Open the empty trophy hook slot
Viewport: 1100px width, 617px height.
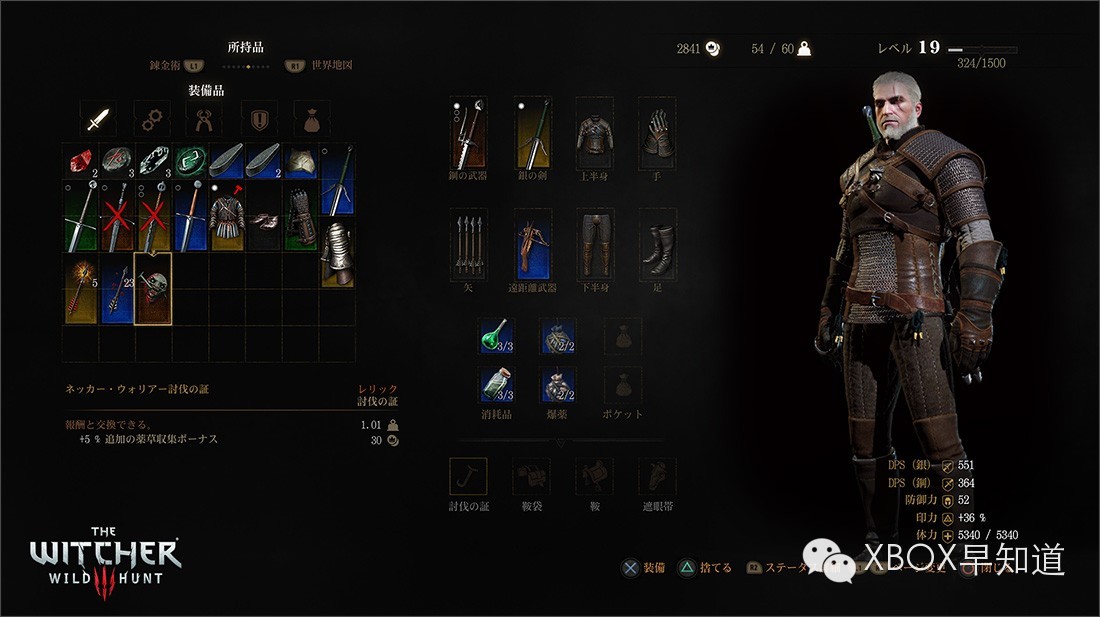[468, 477]
